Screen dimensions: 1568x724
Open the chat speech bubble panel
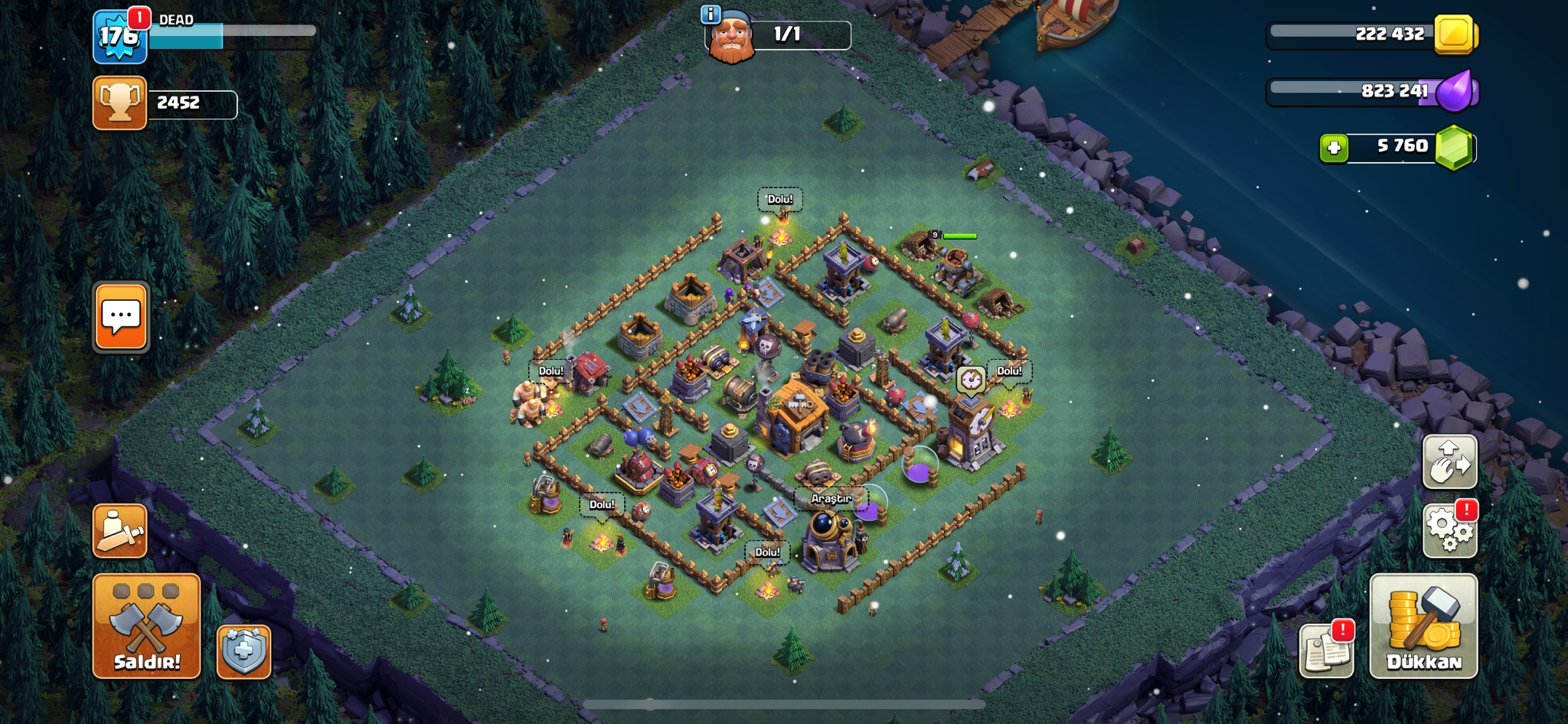tap(121, 316)
